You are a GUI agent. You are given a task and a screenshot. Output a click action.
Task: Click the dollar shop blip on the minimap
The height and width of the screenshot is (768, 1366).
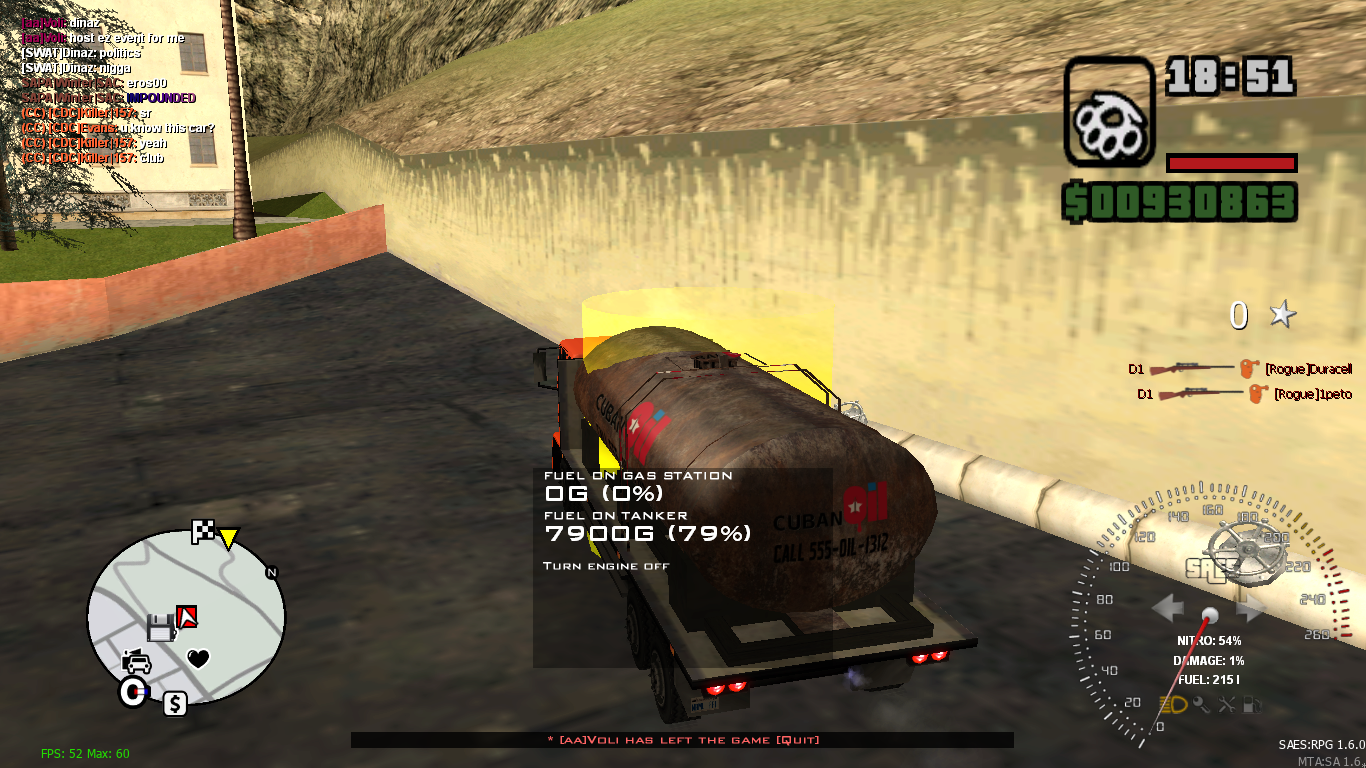pos(176,702)
